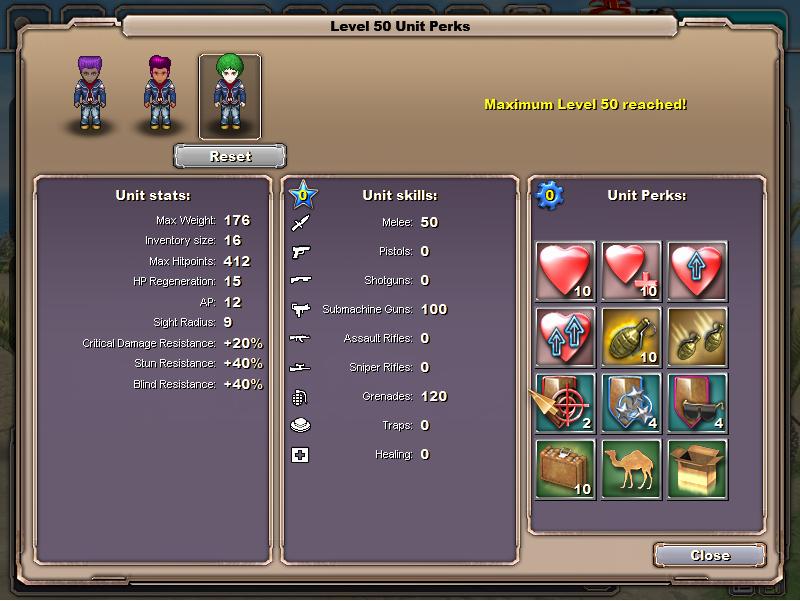Click the plain red heart perk
Viewport: 800px width, 601px height.
[x=565, y=270]
